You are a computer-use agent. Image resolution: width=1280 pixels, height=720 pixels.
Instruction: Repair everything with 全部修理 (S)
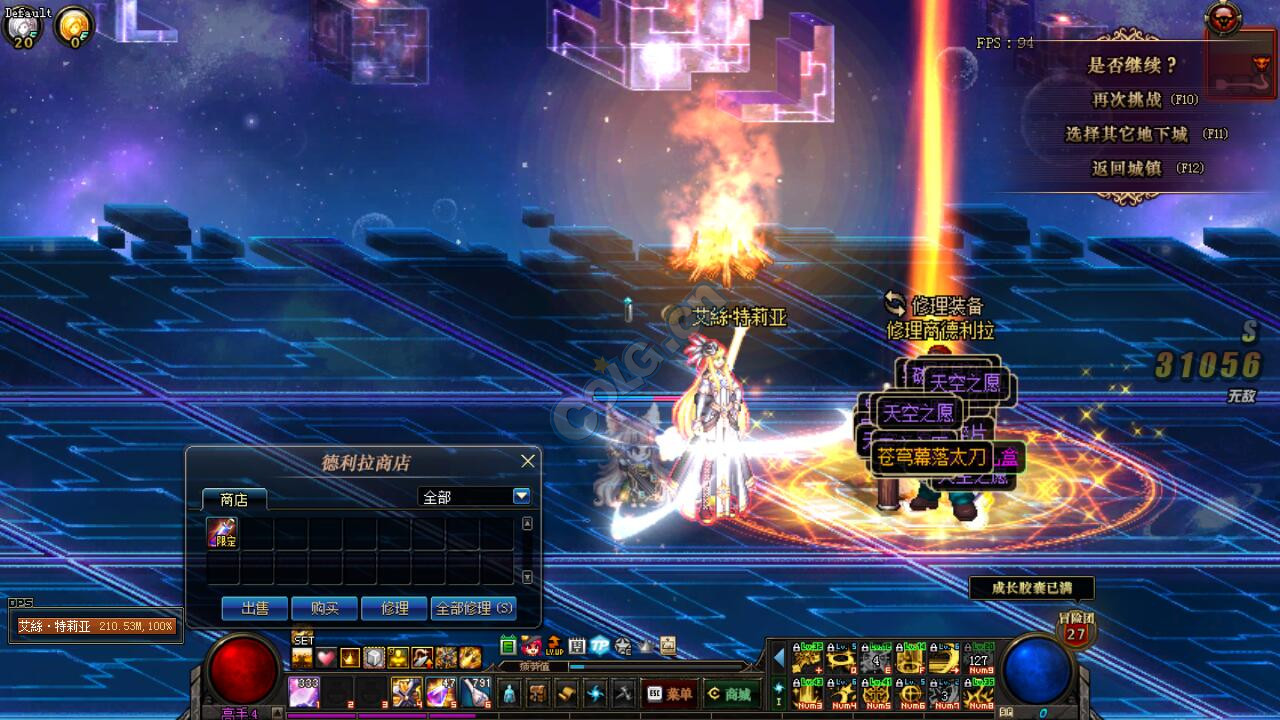[473, 608]
